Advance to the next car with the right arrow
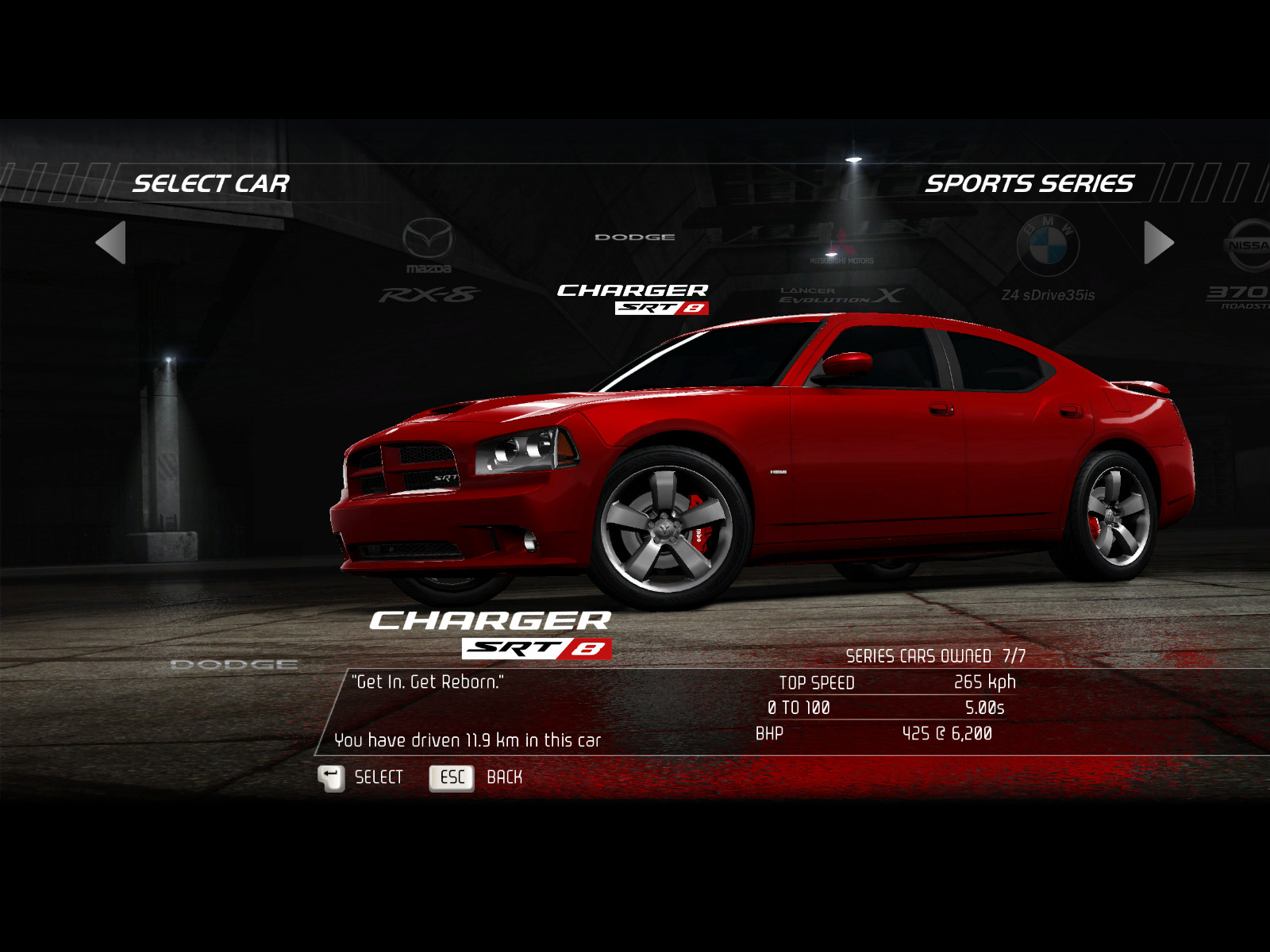Image resolution: width=1270 pixels, height=952 pixels. tap(1158, 243)
